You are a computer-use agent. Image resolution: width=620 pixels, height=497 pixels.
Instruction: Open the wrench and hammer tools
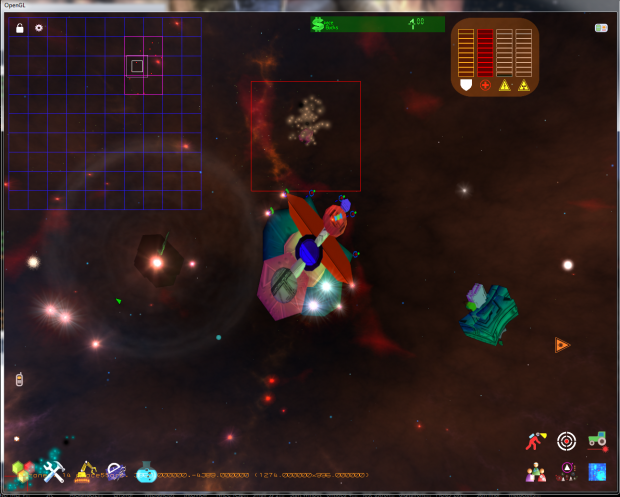coord(54,471)
